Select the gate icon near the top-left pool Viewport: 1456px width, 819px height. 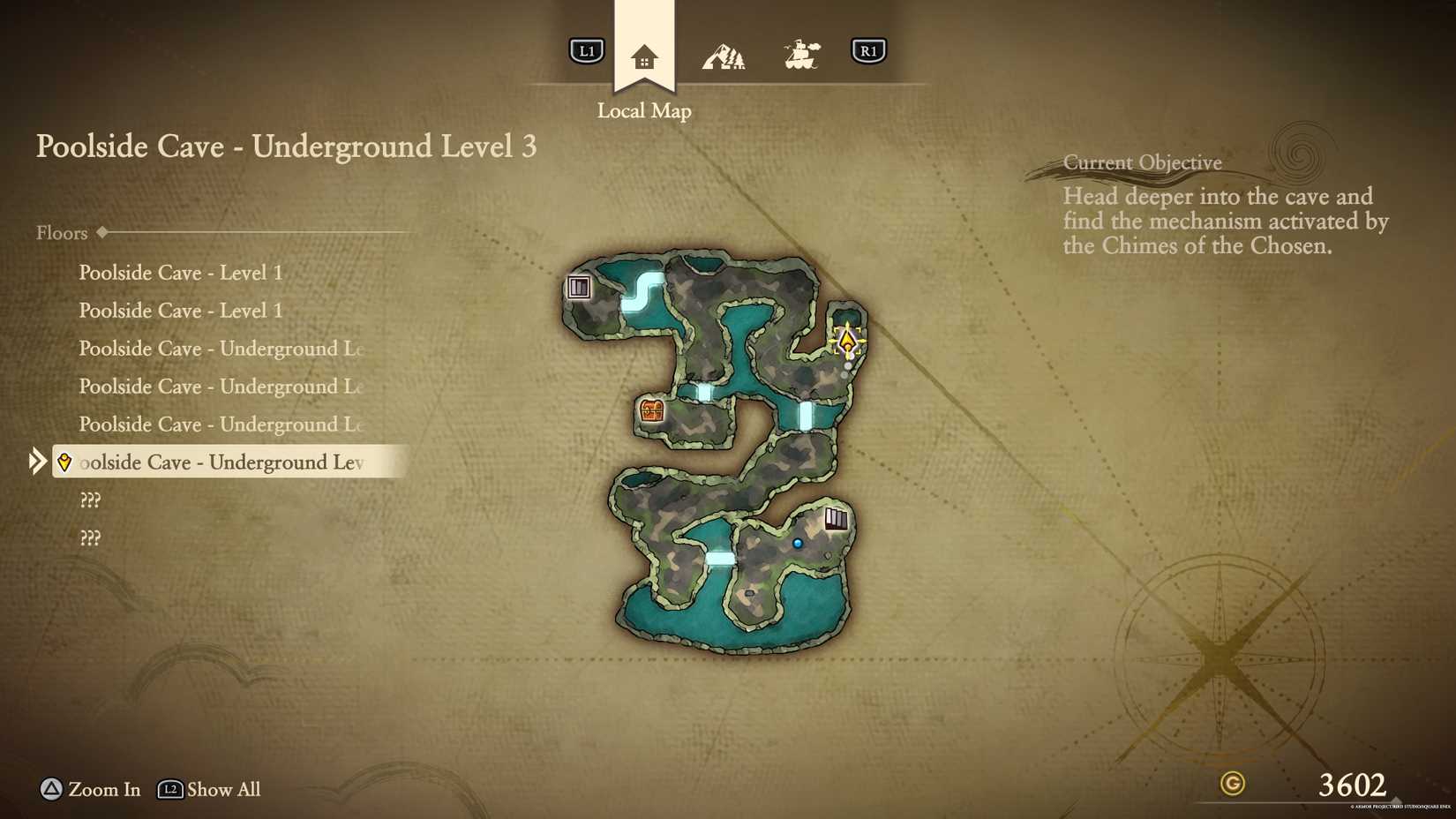(580, 287)
